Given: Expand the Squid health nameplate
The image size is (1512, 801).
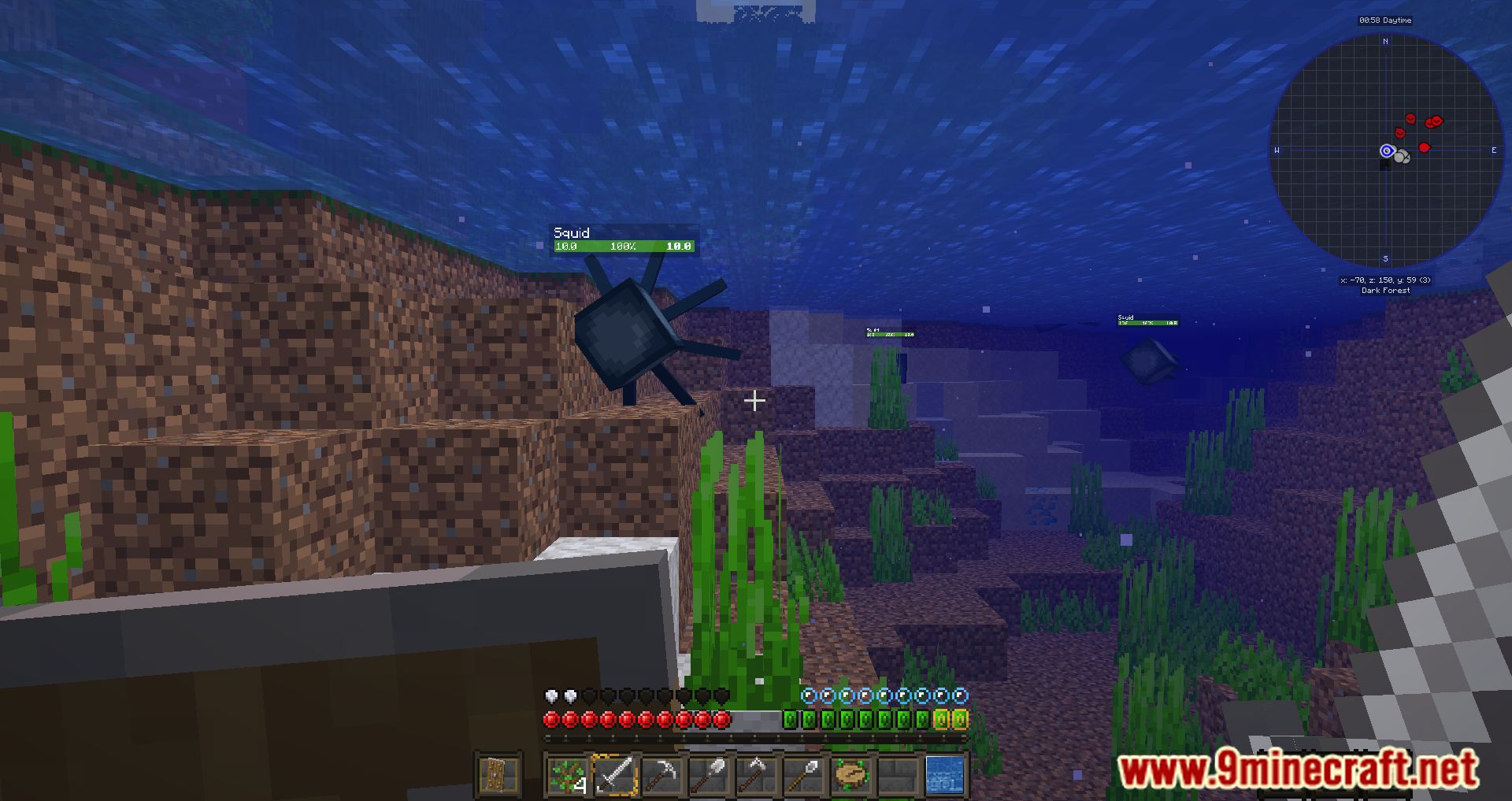Looking at the screenshot, I should tap(572, 233).
